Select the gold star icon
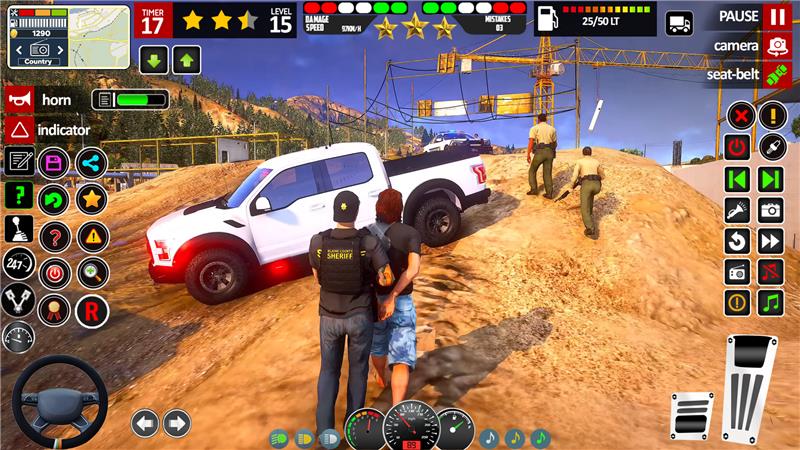800x450 pixels. coord(91,198)
